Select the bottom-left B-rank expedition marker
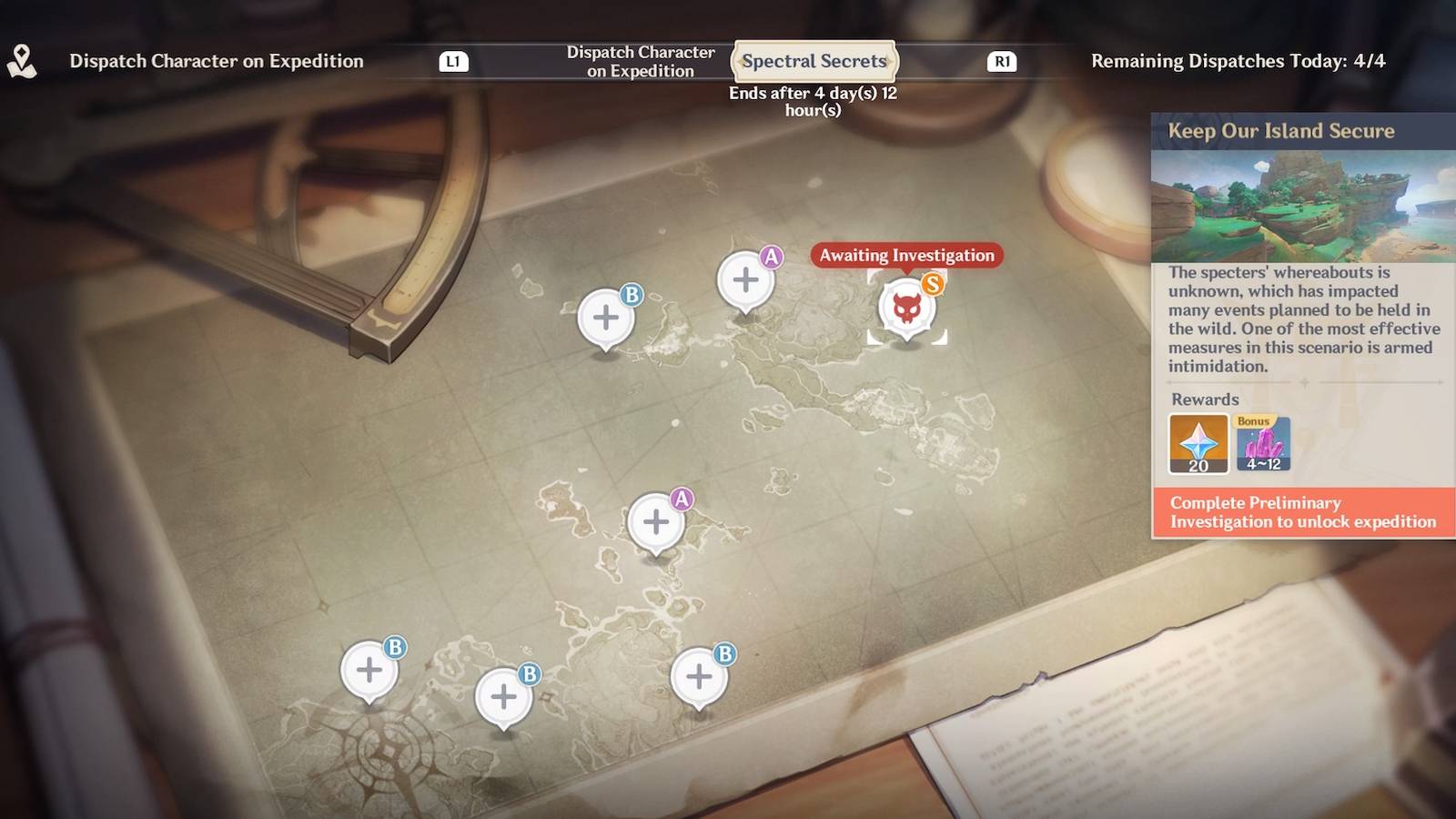Viewport: 1456px width, 819px height. coord(369,670)
